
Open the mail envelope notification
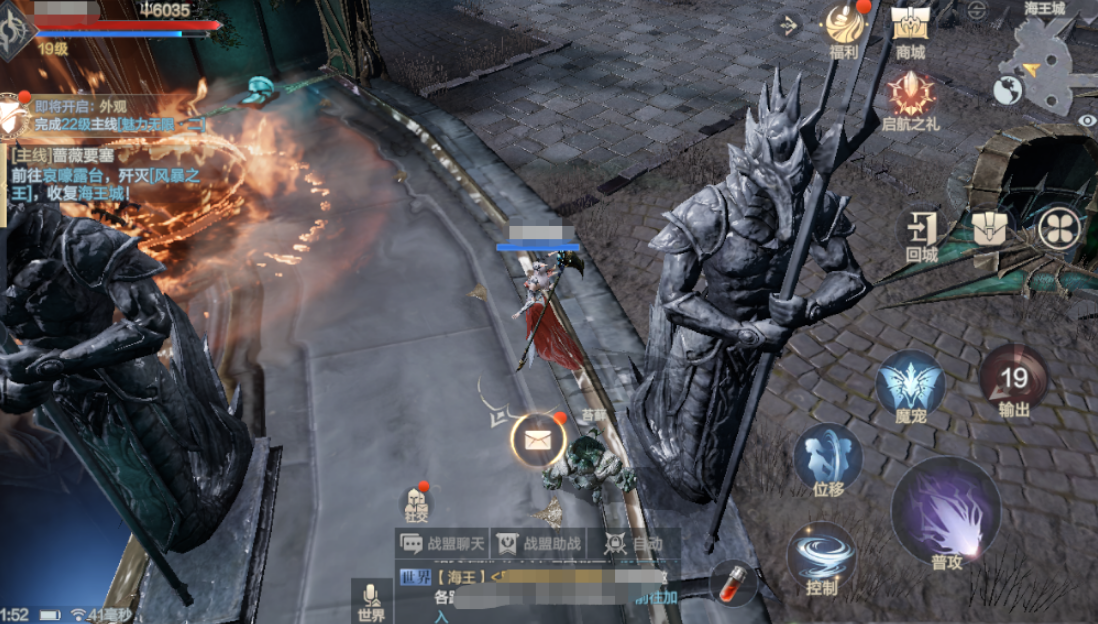click(539, 439)
